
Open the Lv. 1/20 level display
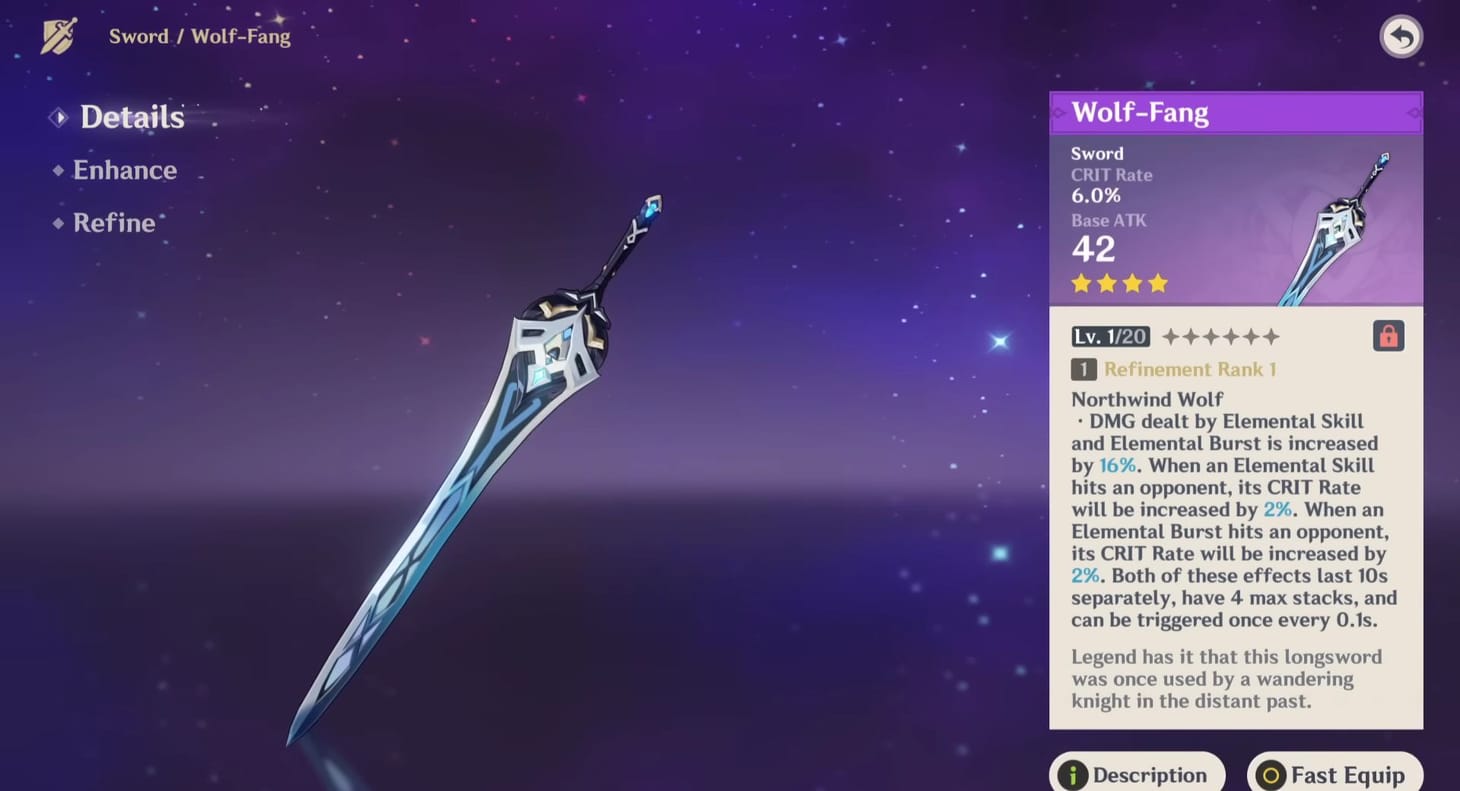pos(1109,336)
